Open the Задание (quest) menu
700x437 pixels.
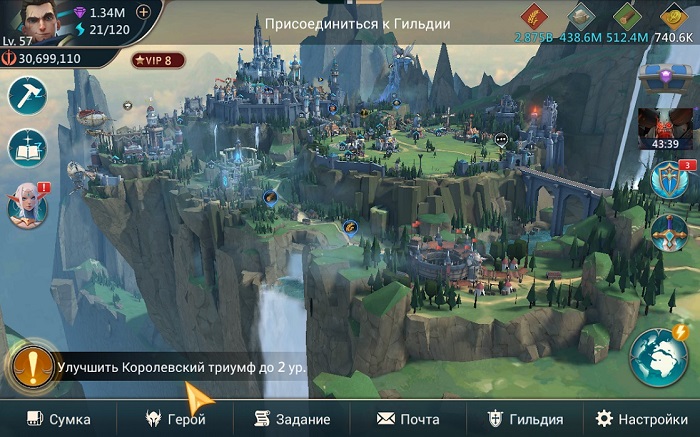[292, 419]
